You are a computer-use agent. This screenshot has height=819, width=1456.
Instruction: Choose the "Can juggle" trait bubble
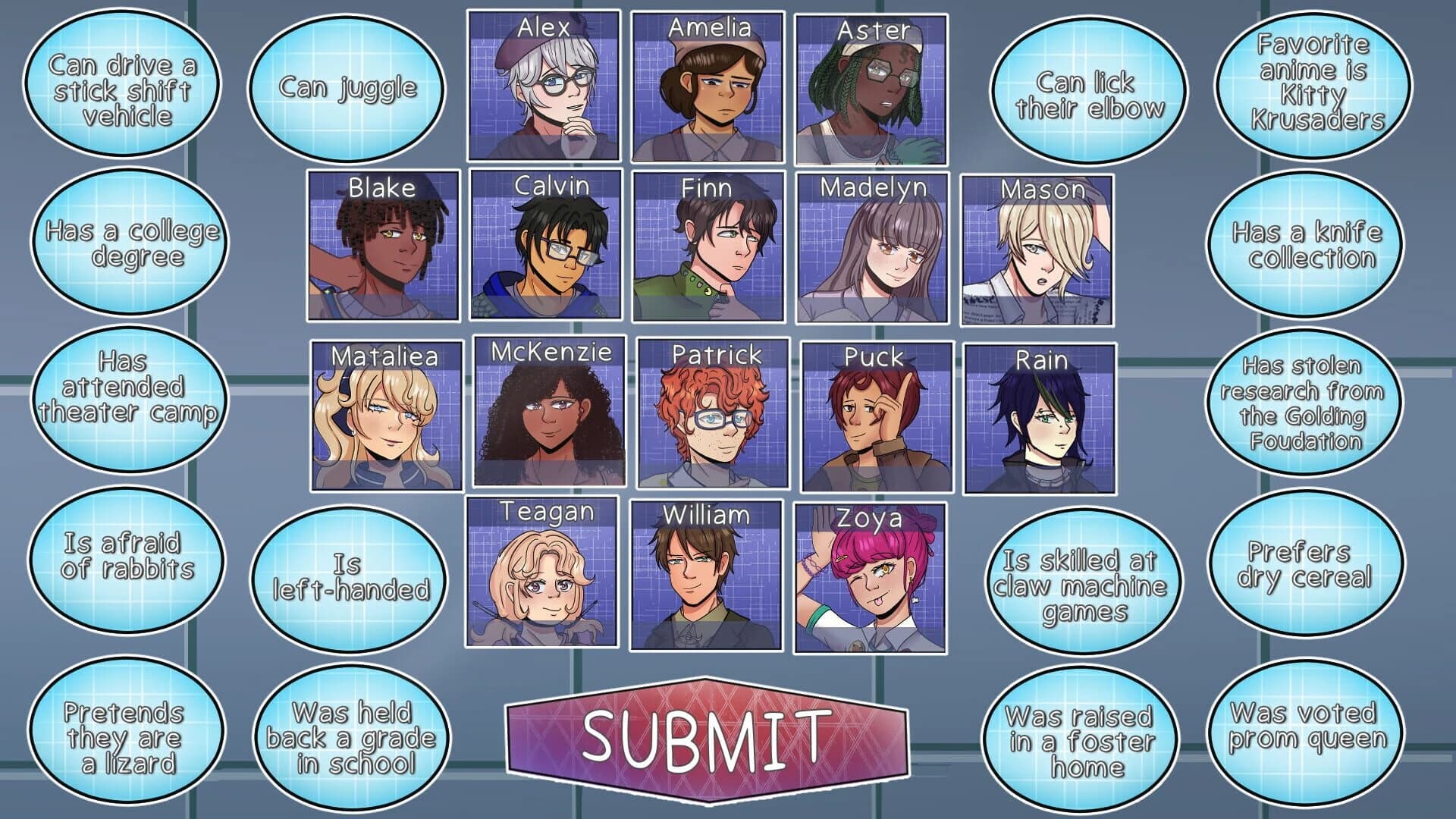click(347, 89)
